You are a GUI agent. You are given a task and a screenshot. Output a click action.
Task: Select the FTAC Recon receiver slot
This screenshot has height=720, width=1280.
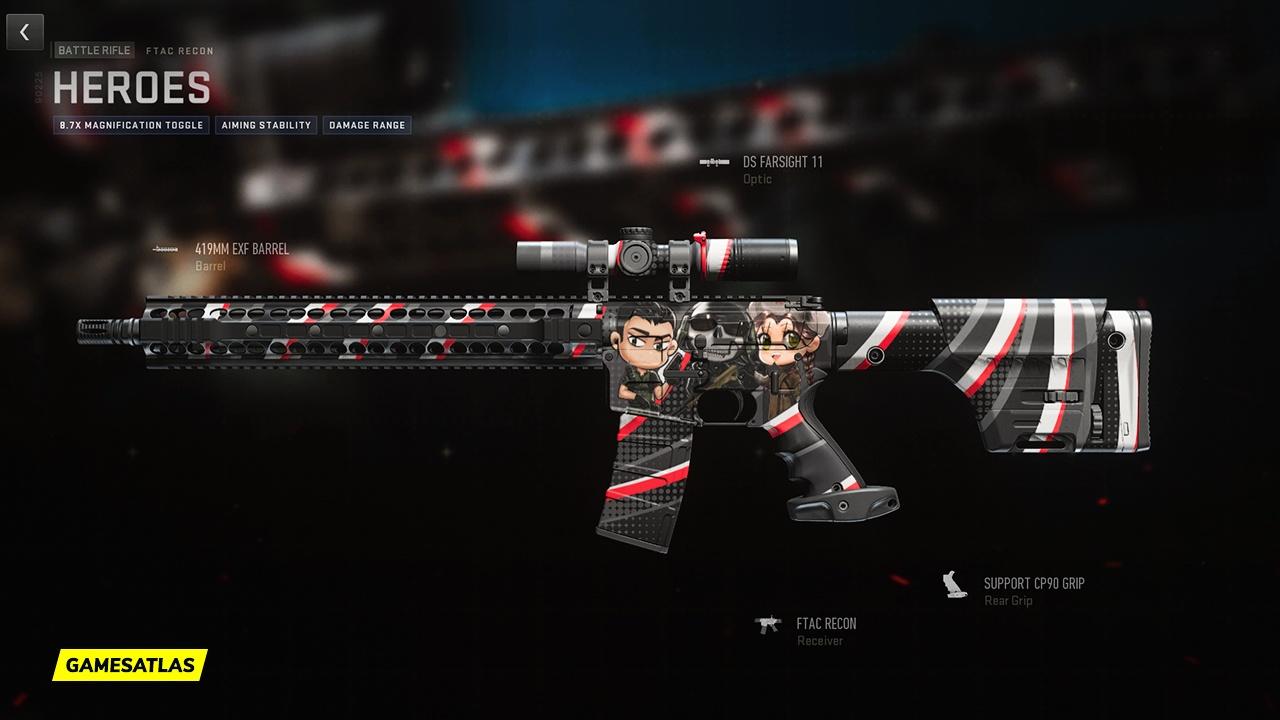coord(826,624)
